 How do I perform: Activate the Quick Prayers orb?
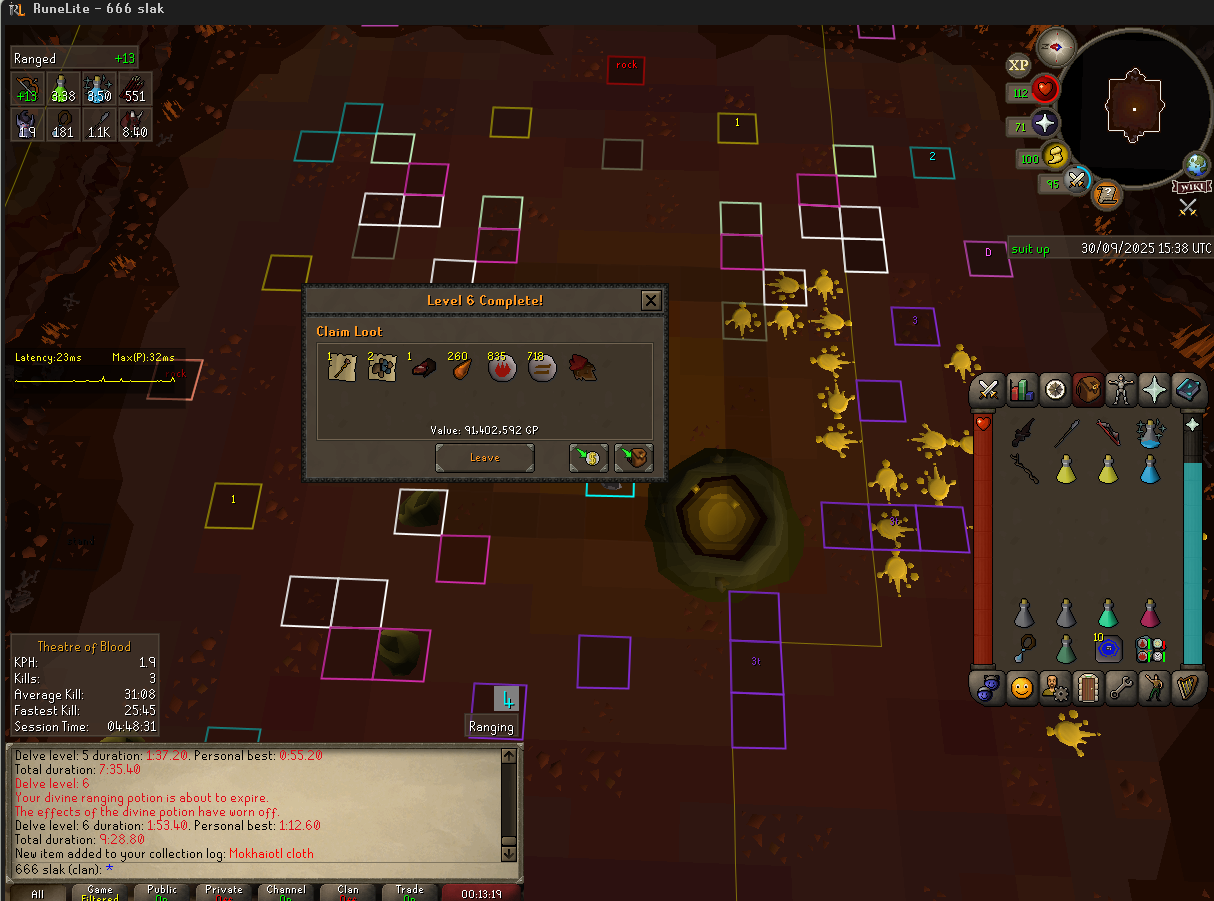(x=1045, y=123)
